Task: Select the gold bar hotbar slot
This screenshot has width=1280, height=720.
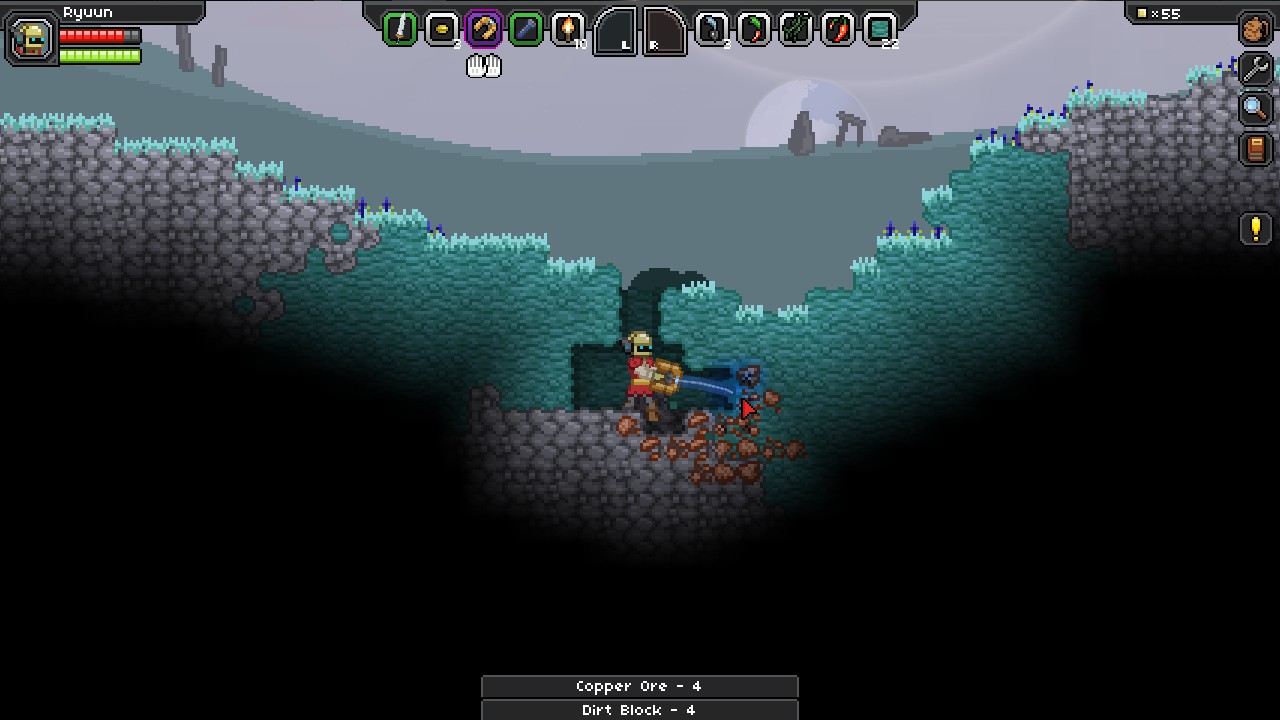Action: 441,29
